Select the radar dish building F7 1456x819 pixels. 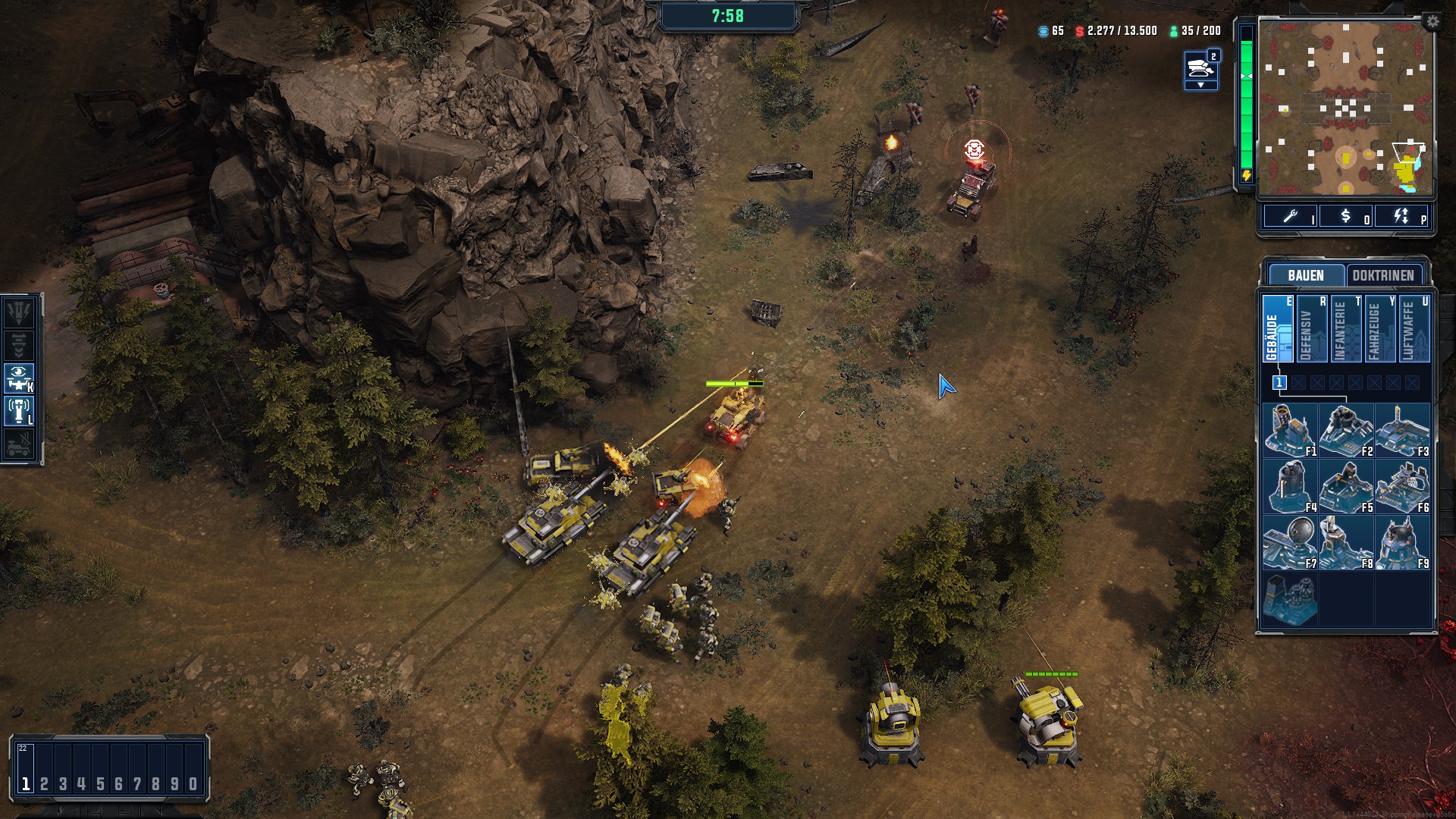1290,542
